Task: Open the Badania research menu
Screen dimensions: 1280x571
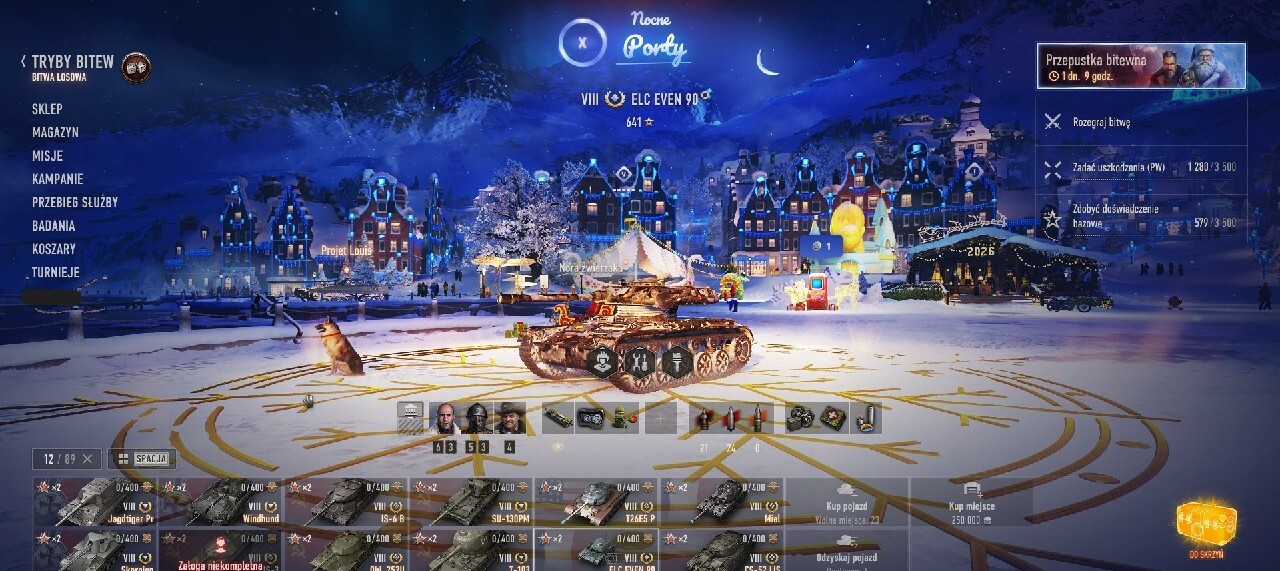Action: tap(54, 225)
